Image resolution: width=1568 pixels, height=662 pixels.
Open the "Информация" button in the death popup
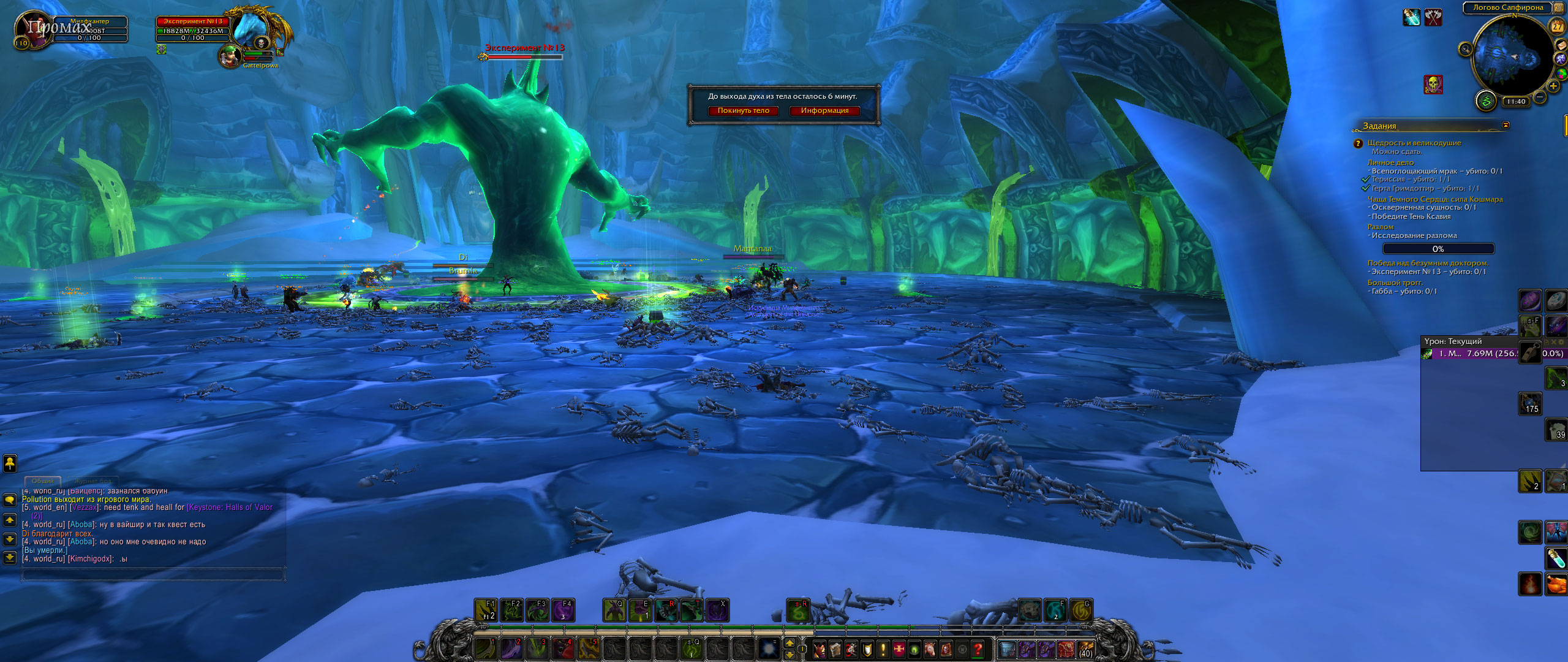824,111
